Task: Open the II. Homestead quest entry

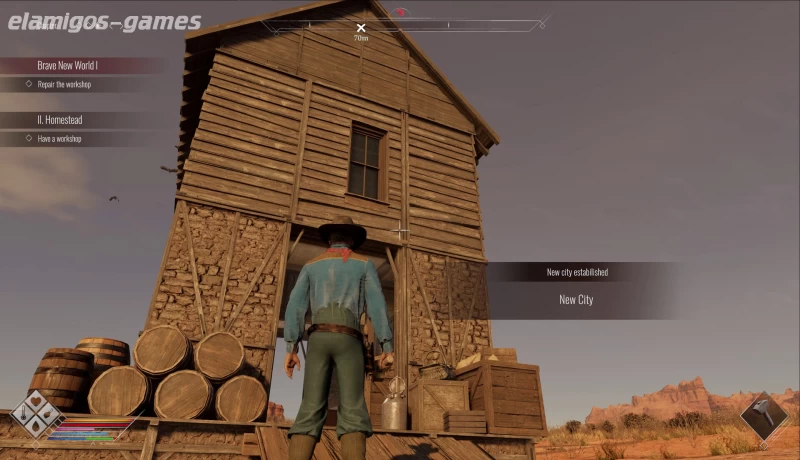Action: [x=62, y=119]
